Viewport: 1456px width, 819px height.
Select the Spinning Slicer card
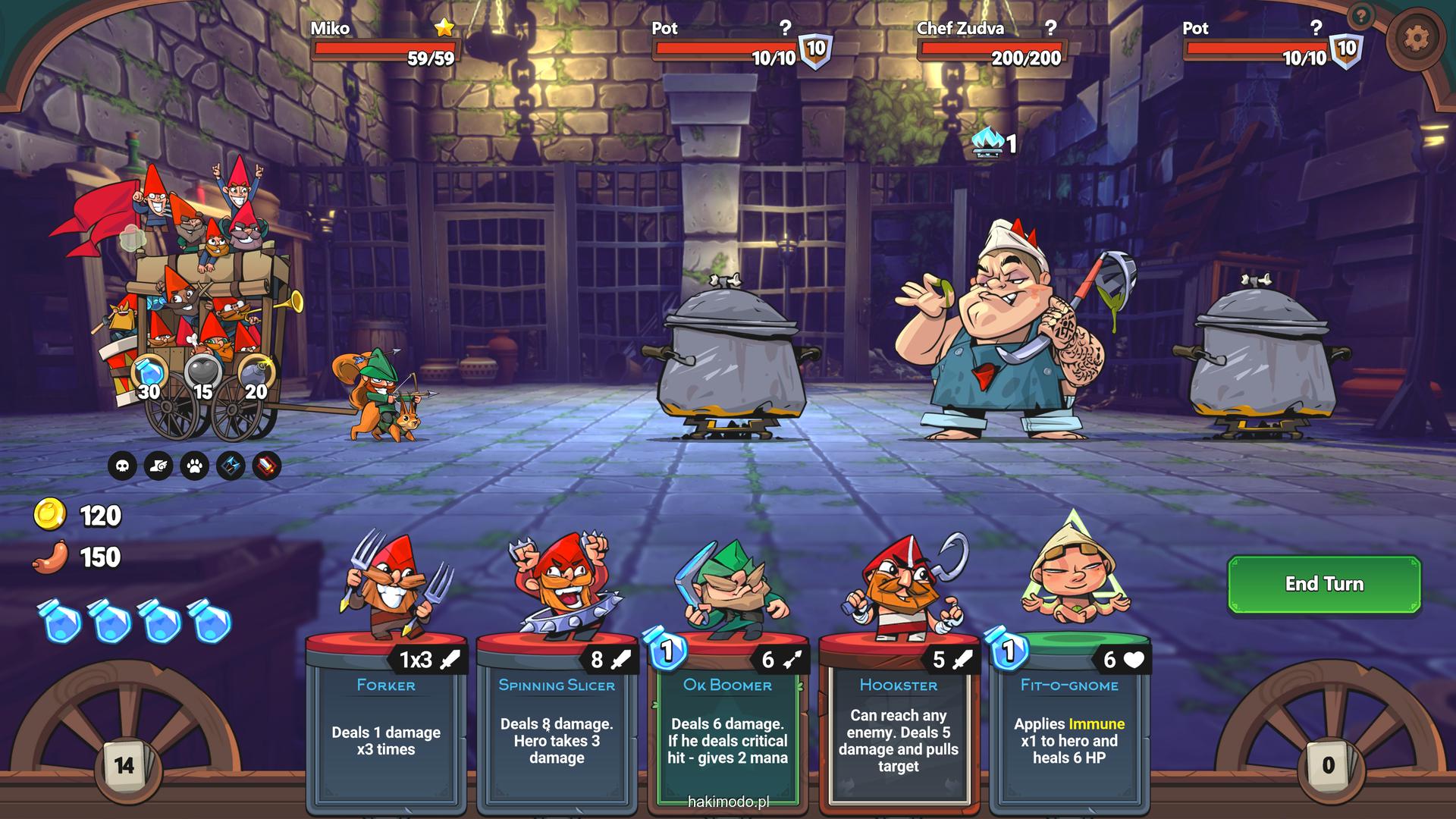pos(557,720)
